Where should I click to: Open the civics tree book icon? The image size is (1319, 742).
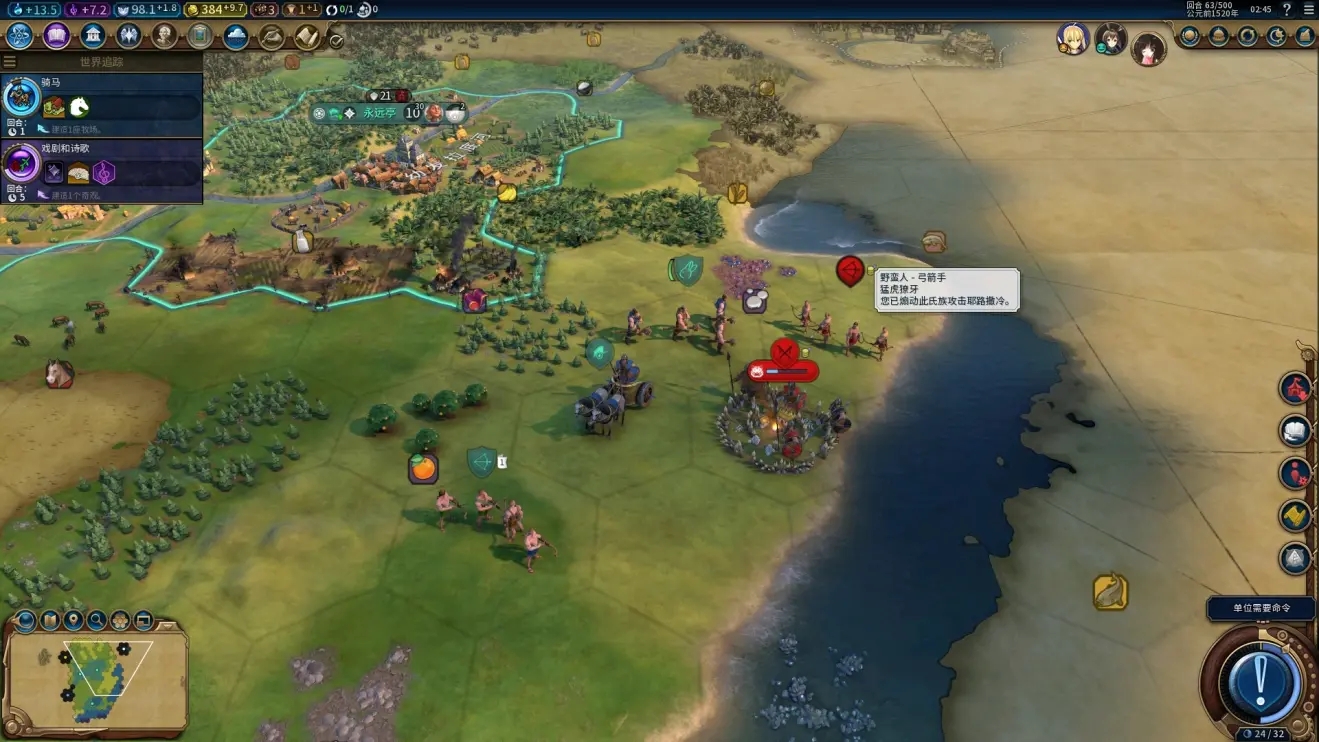click(57, 36)
